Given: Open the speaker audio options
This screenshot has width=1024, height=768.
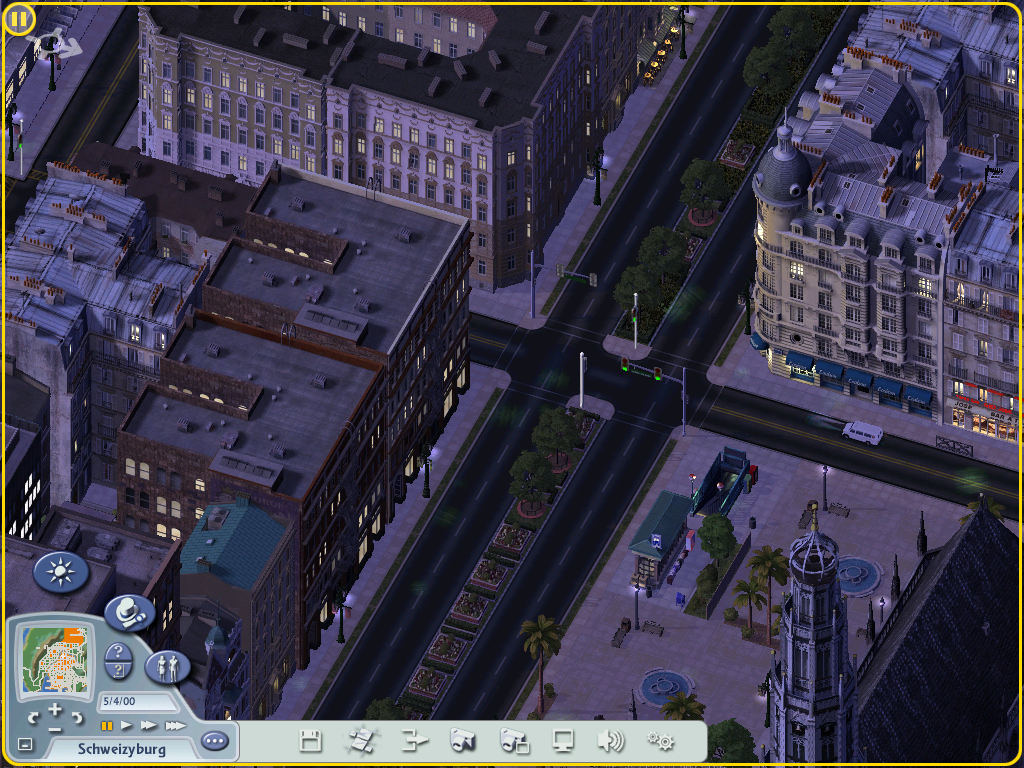Looking at the screenshot, I should 609,741.
